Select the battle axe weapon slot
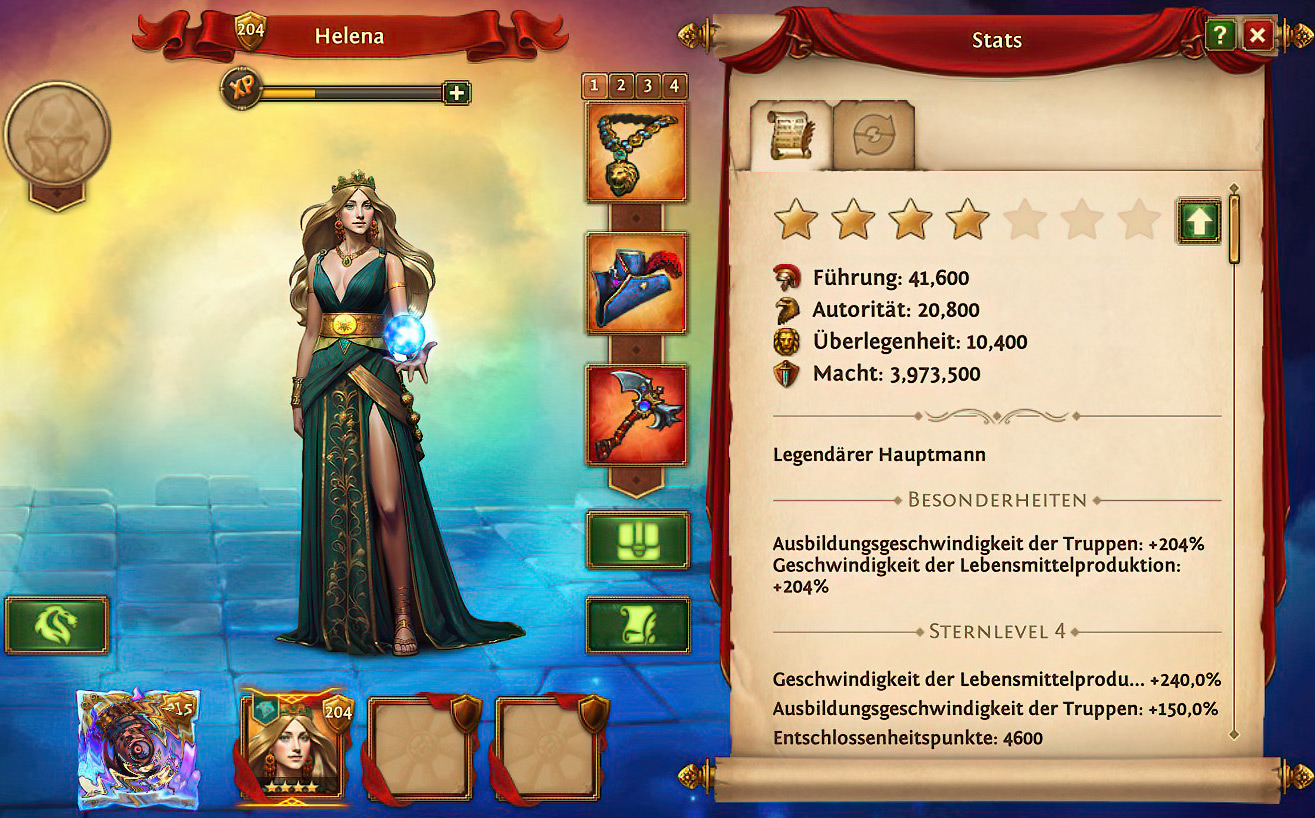Viewport: 1315px width, 818px height. pos(636,415)
